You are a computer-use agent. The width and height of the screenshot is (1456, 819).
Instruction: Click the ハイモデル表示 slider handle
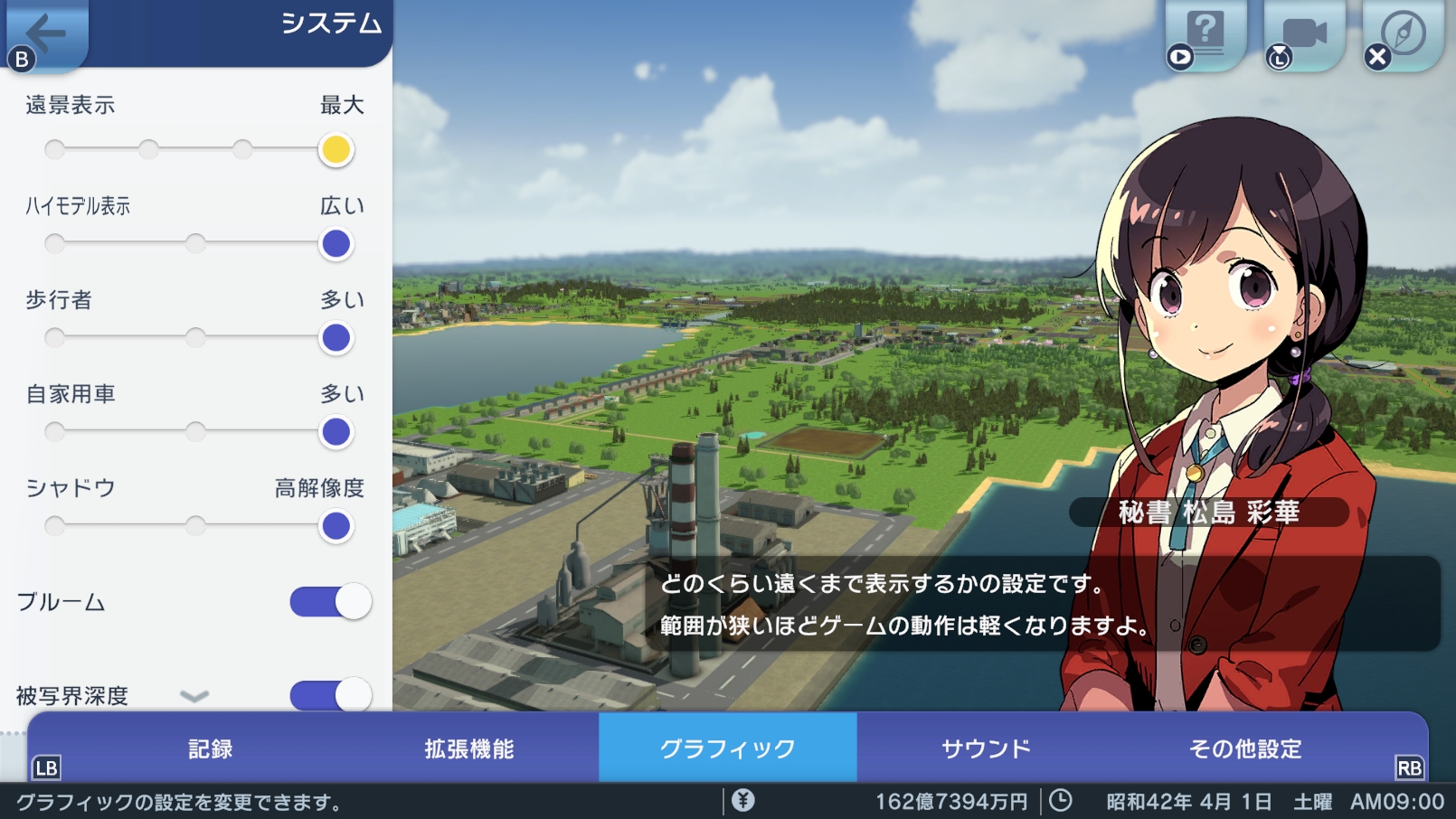point(335,244)
